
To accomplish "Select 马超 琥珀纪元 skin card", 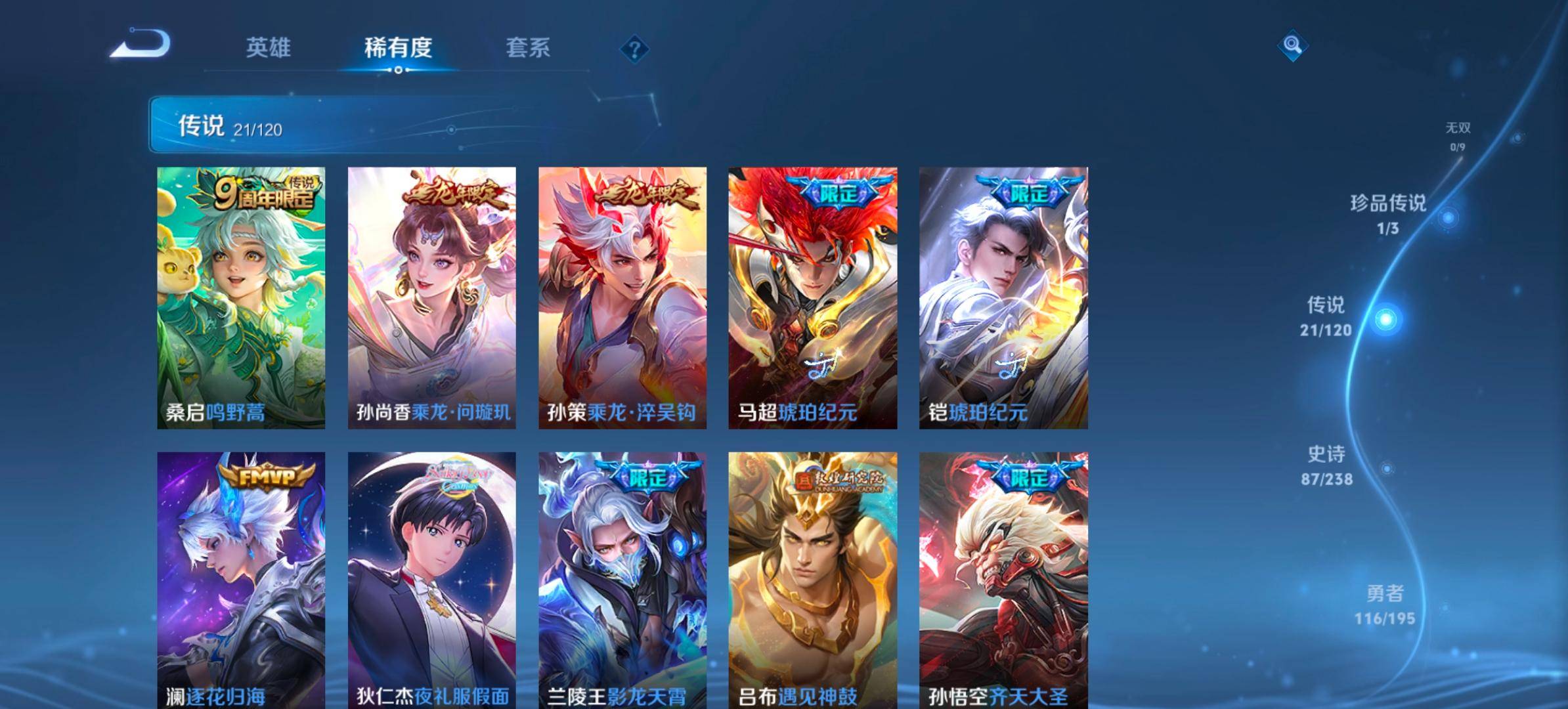I will (x=813, y=297).
